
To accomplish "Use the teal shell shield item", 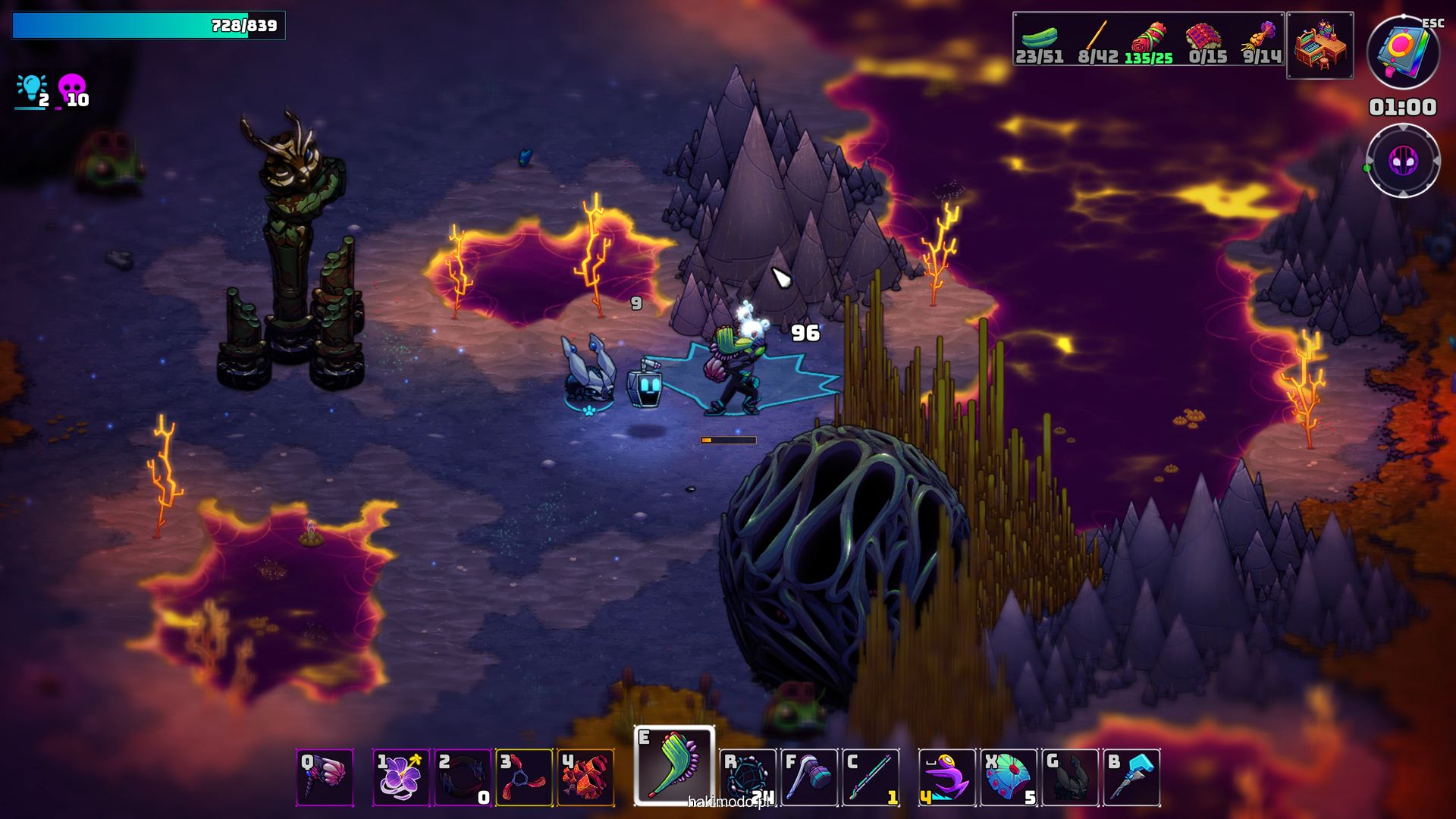I will point(1009,777).
